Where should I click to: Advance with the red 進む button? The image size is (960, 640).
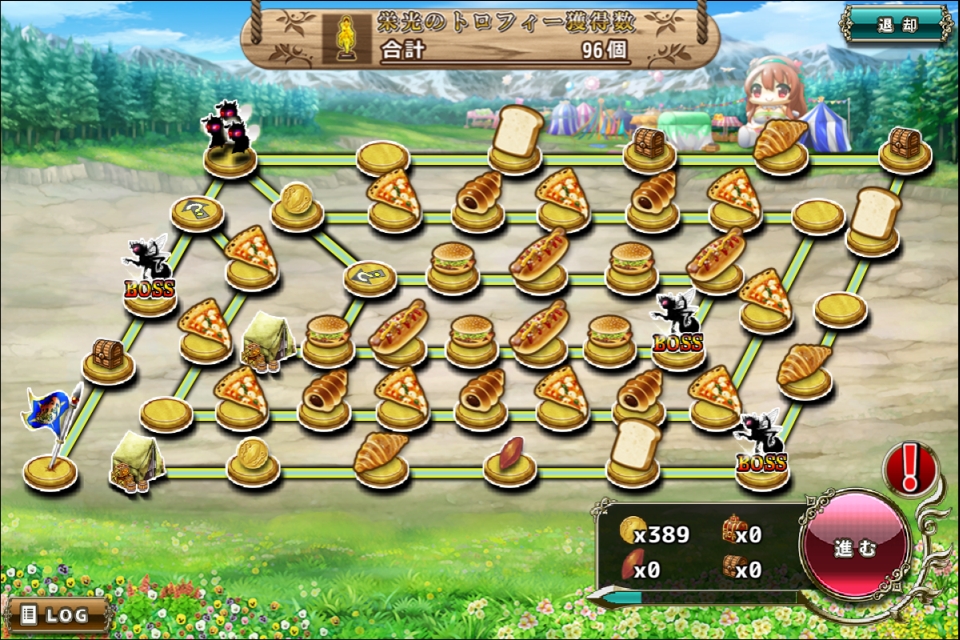pyautogui.click(x=855, y=547)
